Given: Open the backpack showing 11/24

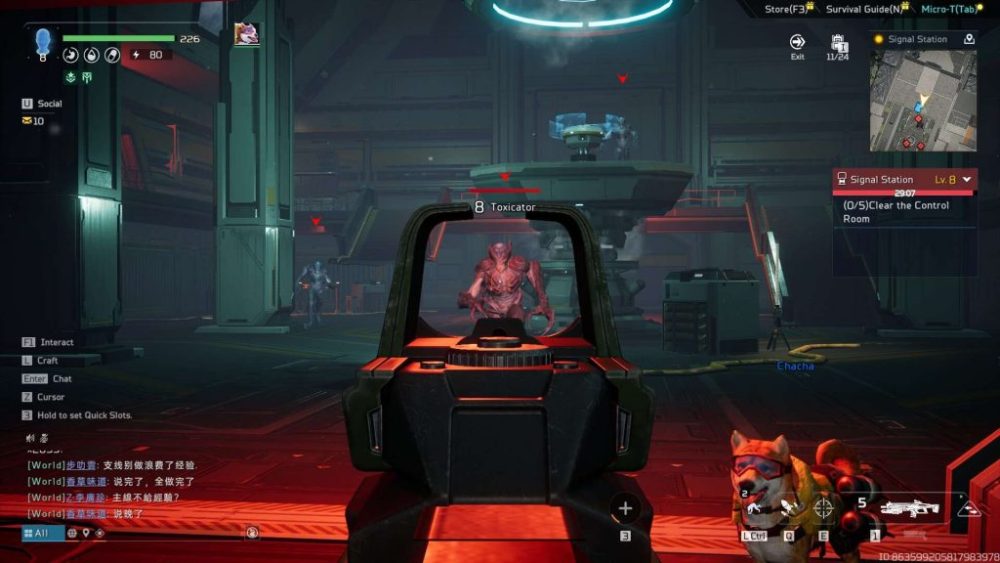Looking at the screenshot, I should (839, 44).
